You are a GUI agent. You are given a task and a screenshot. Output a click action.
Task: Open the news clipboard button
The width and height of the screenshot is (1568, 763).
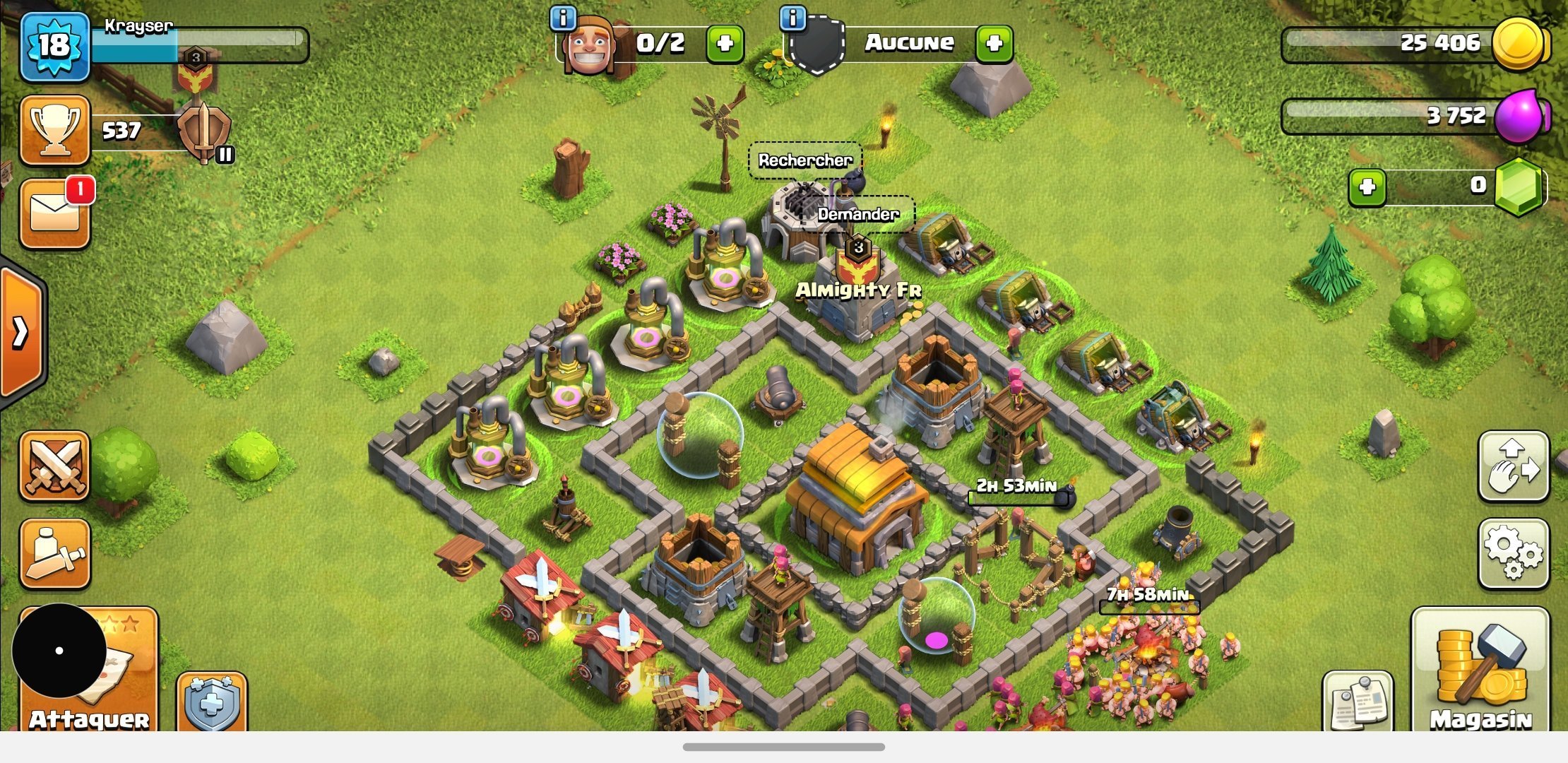[x=1358, y=702]
